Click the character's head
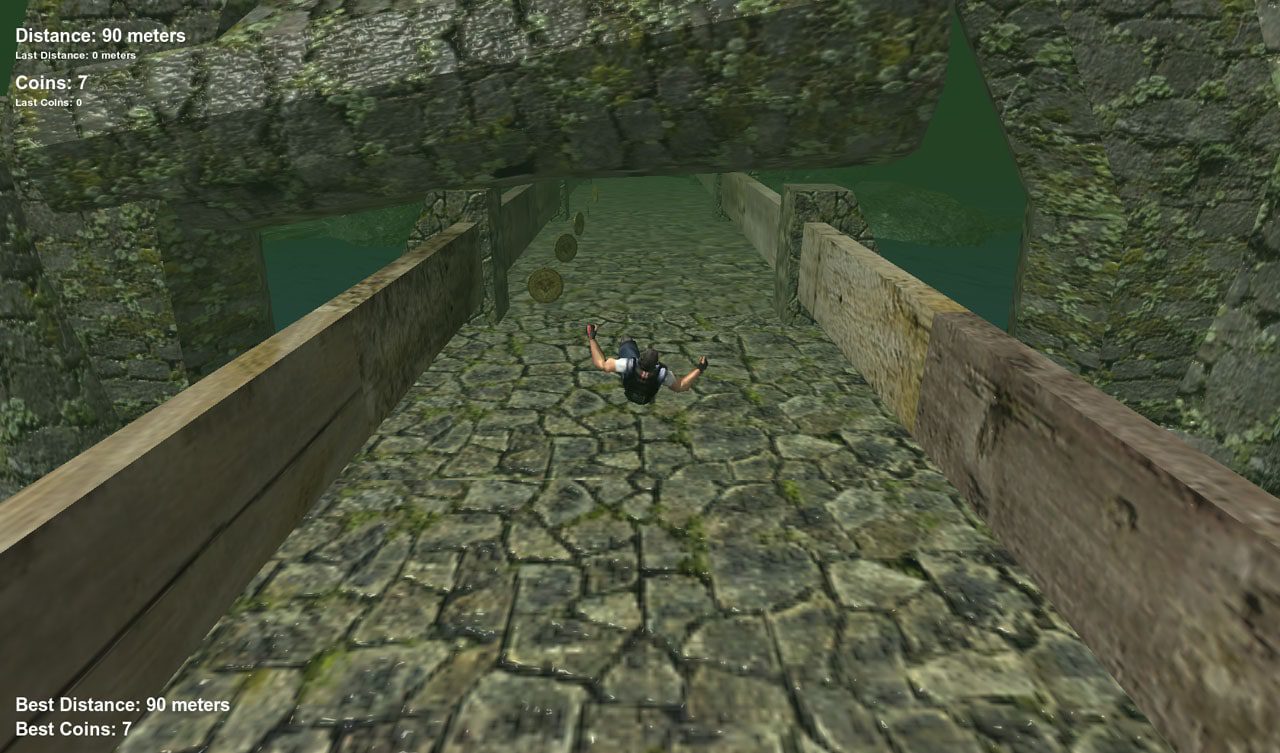The width and height of the screenshot is (1280, 753). click(x=650, y=360)
